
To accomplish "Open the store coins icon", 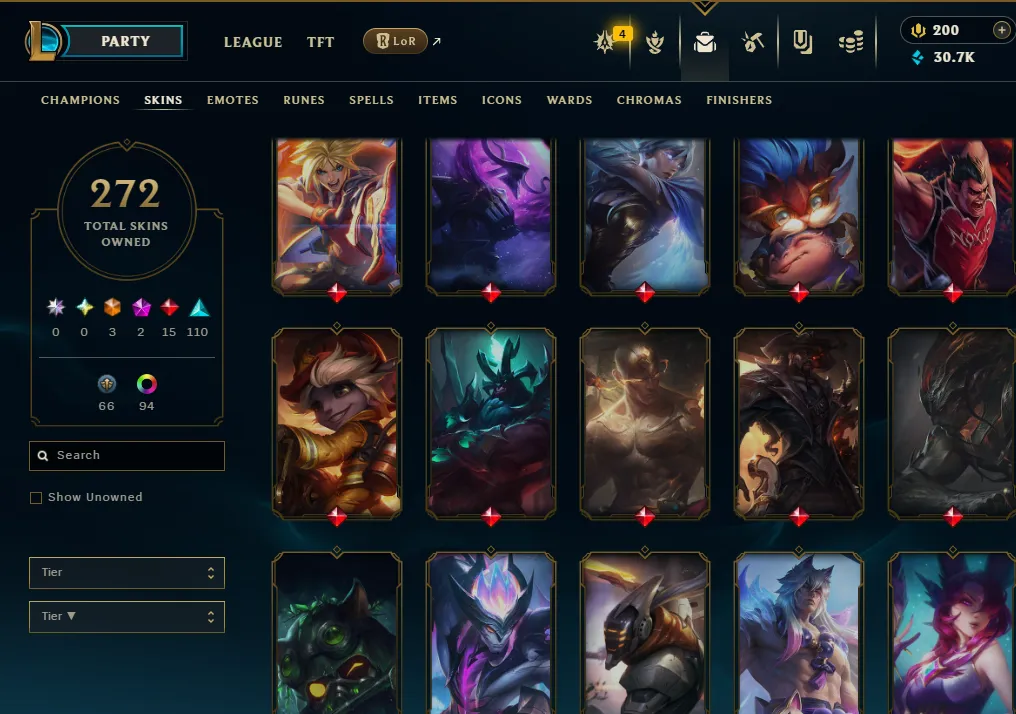I will 851,42.
